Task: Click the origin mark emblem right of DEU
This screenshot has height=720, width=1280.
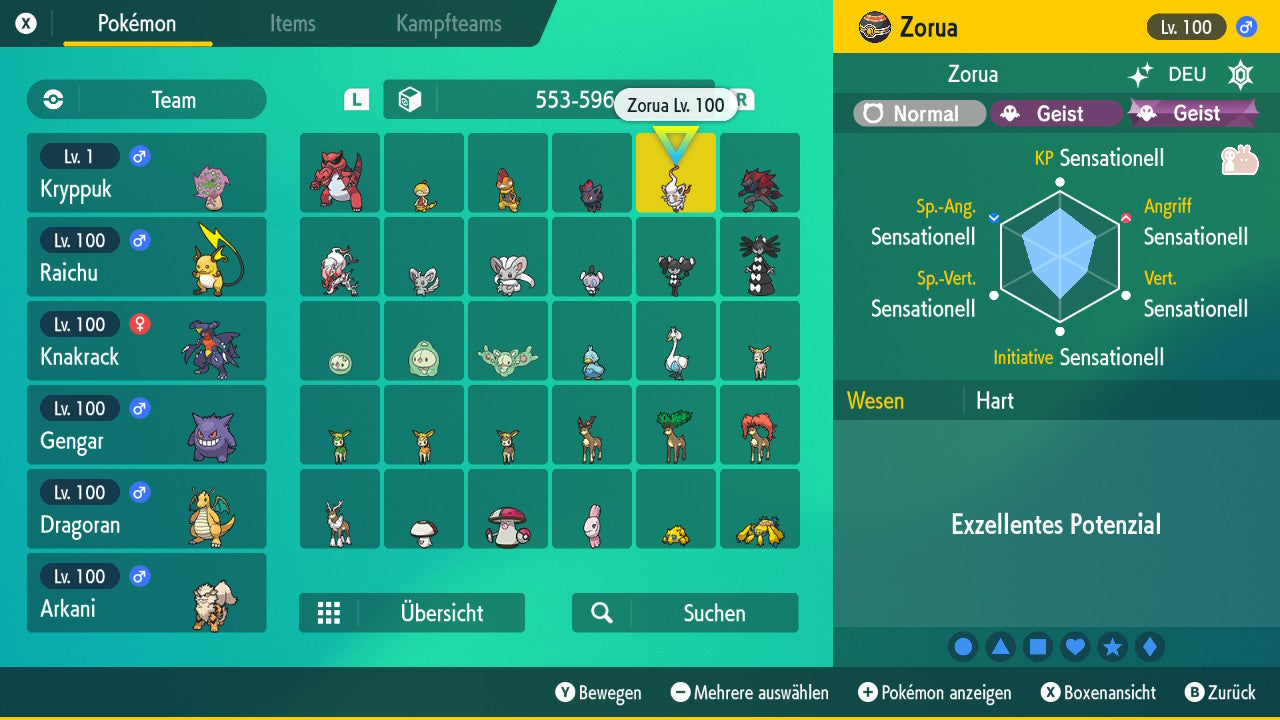Action: coord(1240,75)
